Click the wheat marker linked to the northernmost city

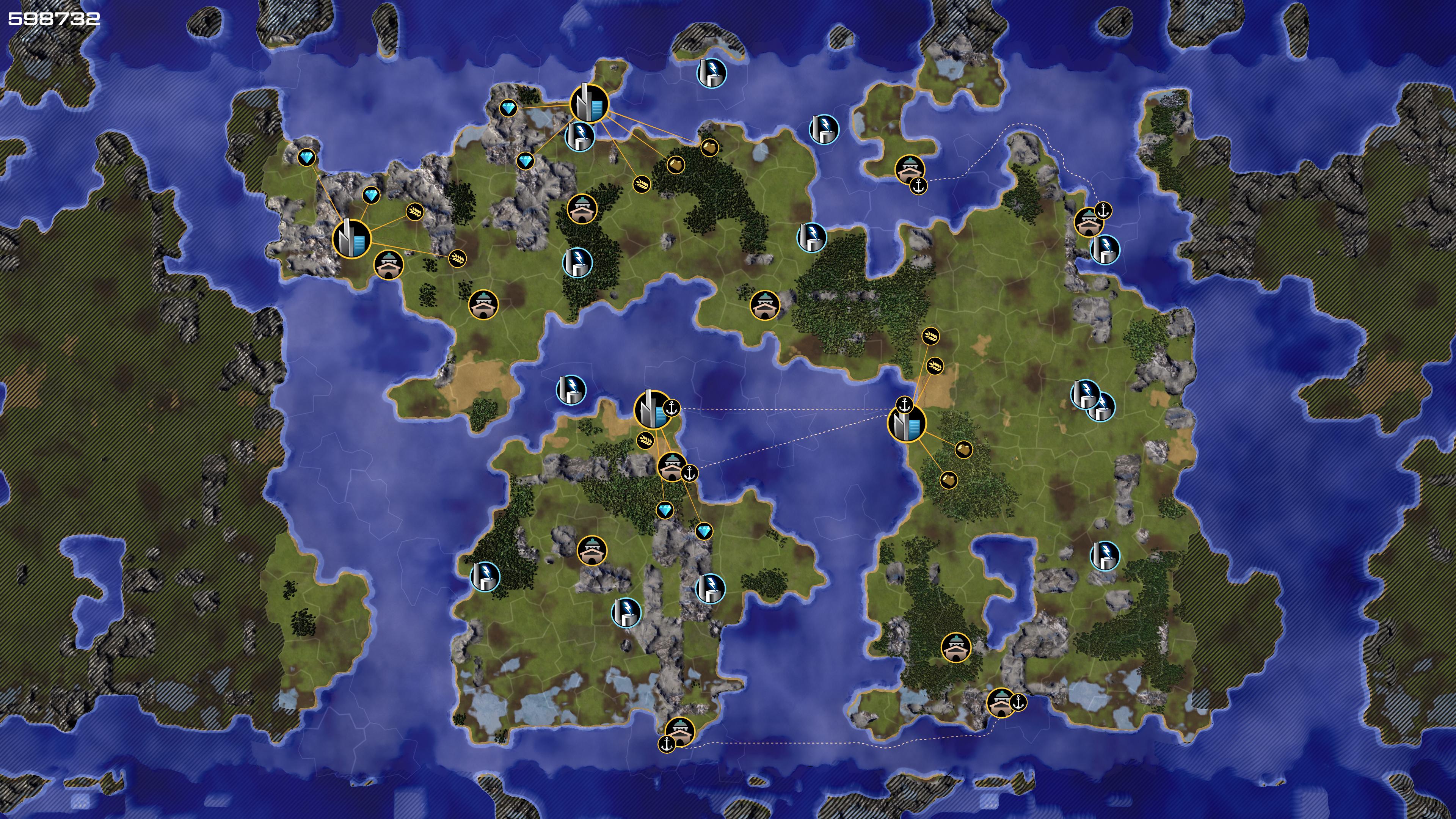click(641, 184)
